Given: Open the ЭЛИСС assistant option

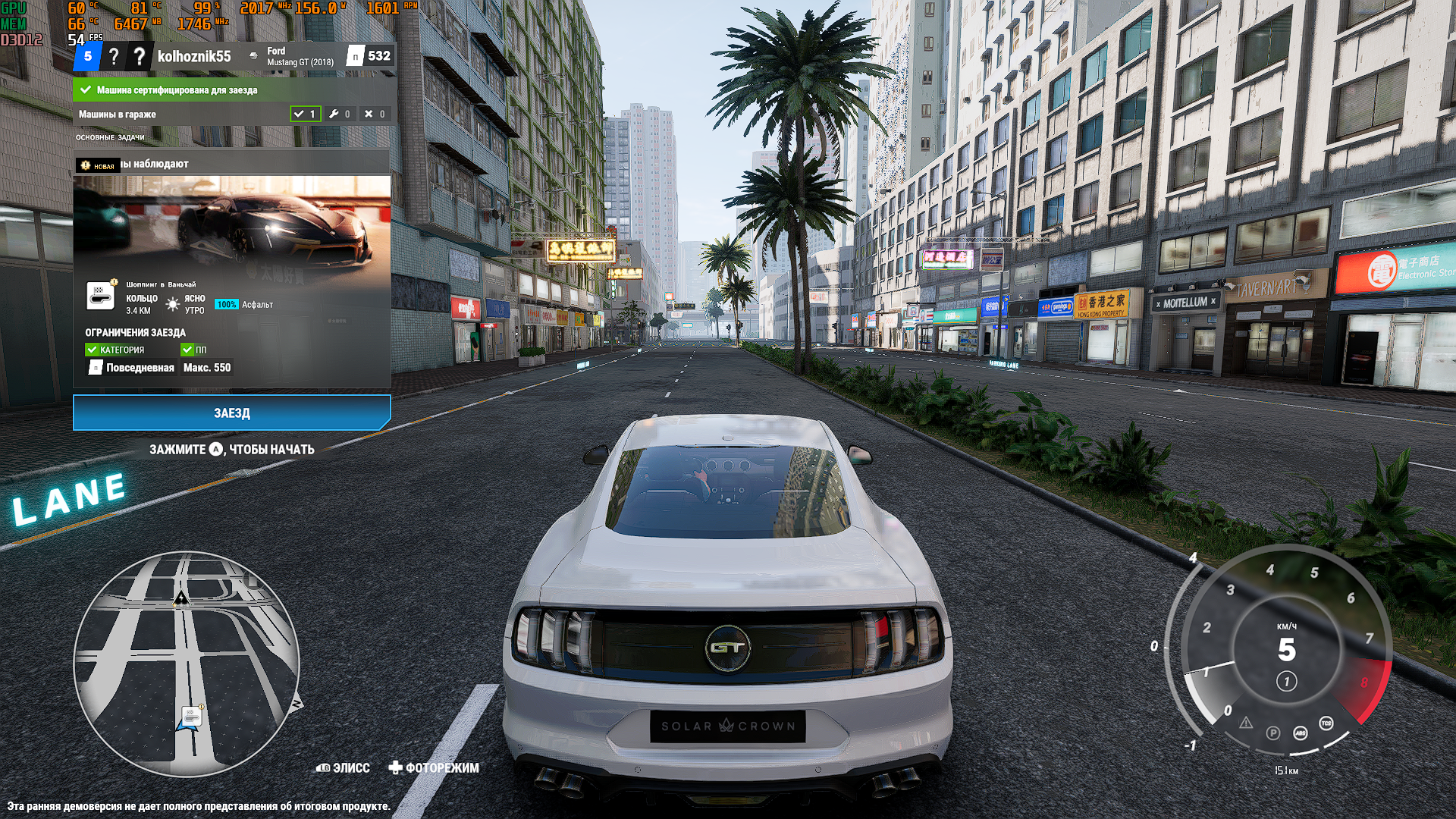Looking at the screenshot, I should point(343,767).
